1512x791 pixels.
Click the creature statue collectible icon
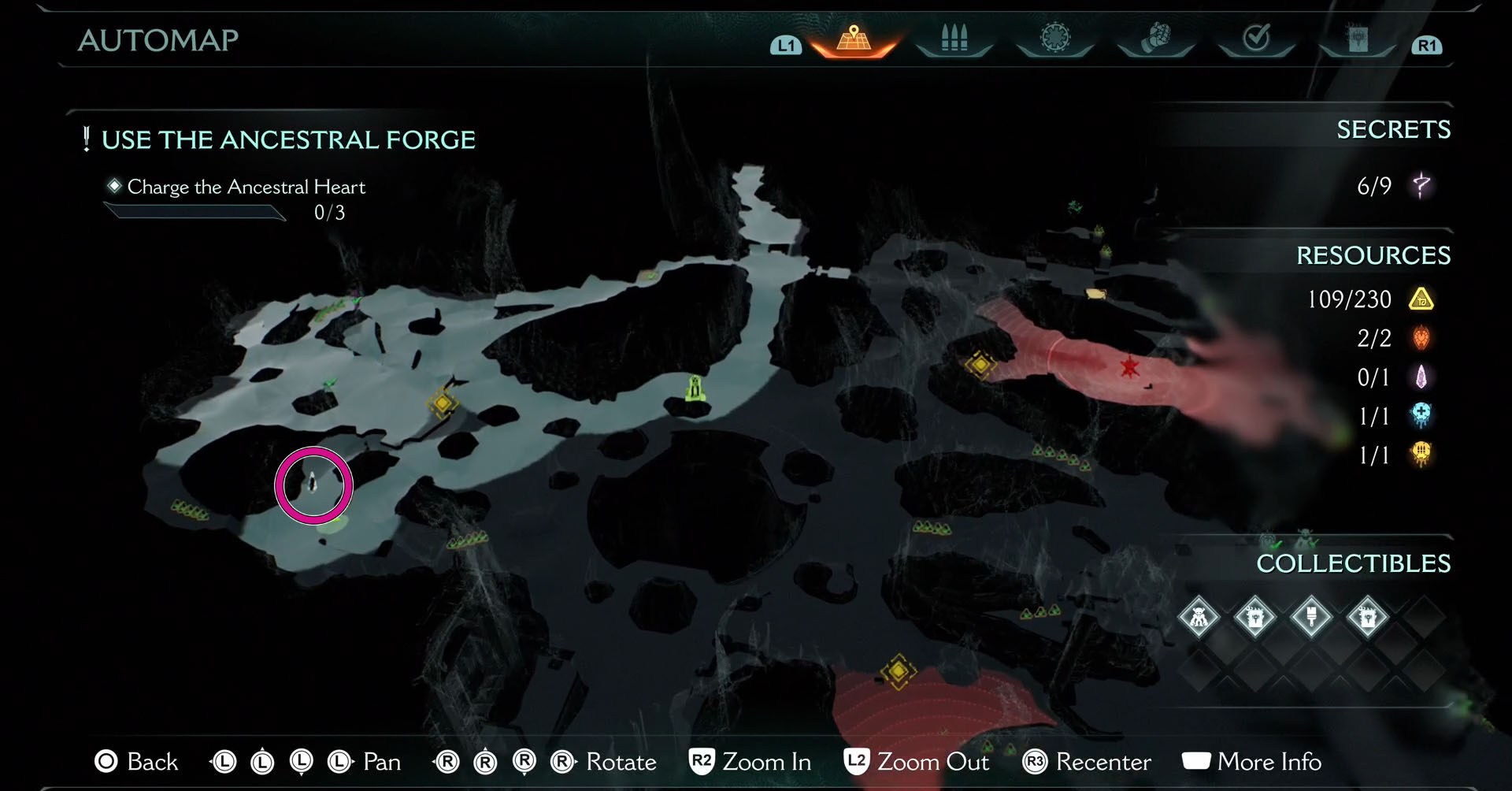pyautogui.click(x=1198, y=618)
